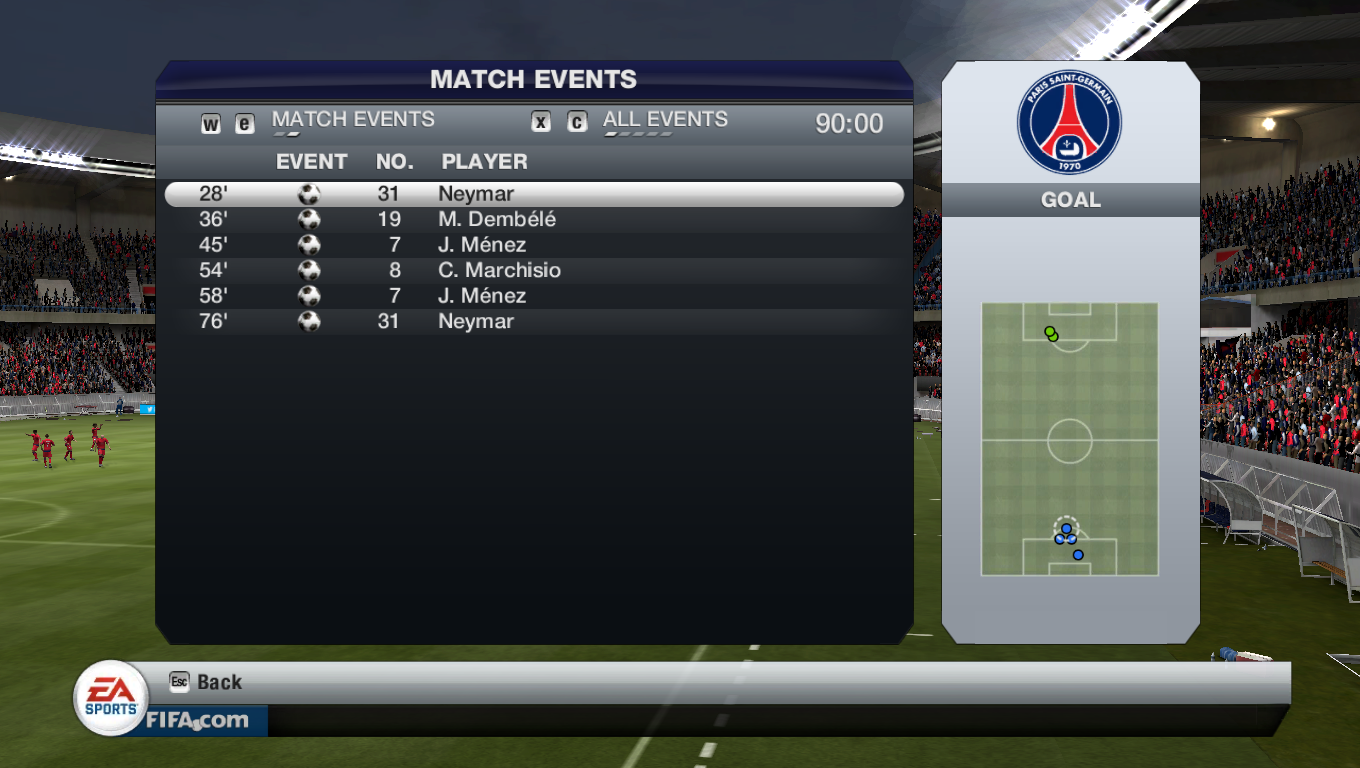Select Neymar's 28' goal row
The width and height of the screenshot is (1360, 768).
point(533,194)
